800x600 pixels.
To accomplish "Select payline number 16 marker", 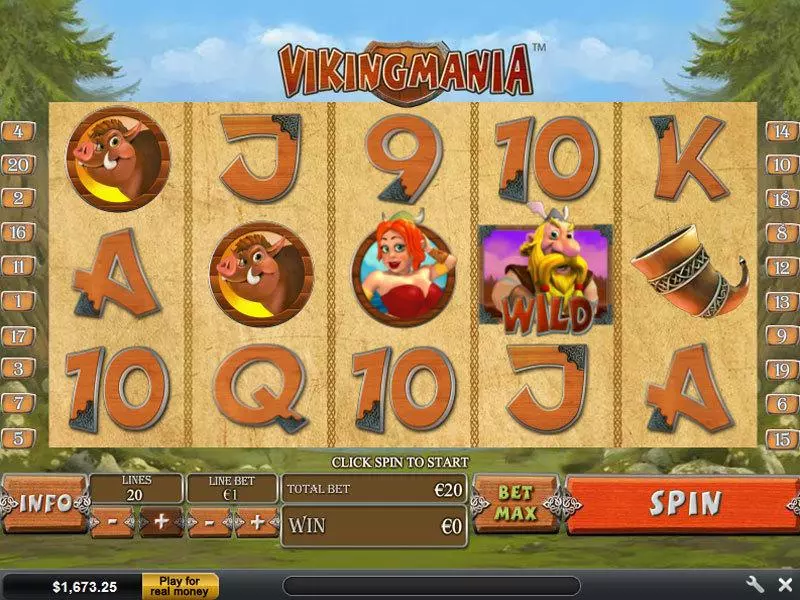I will click(18, 233).
